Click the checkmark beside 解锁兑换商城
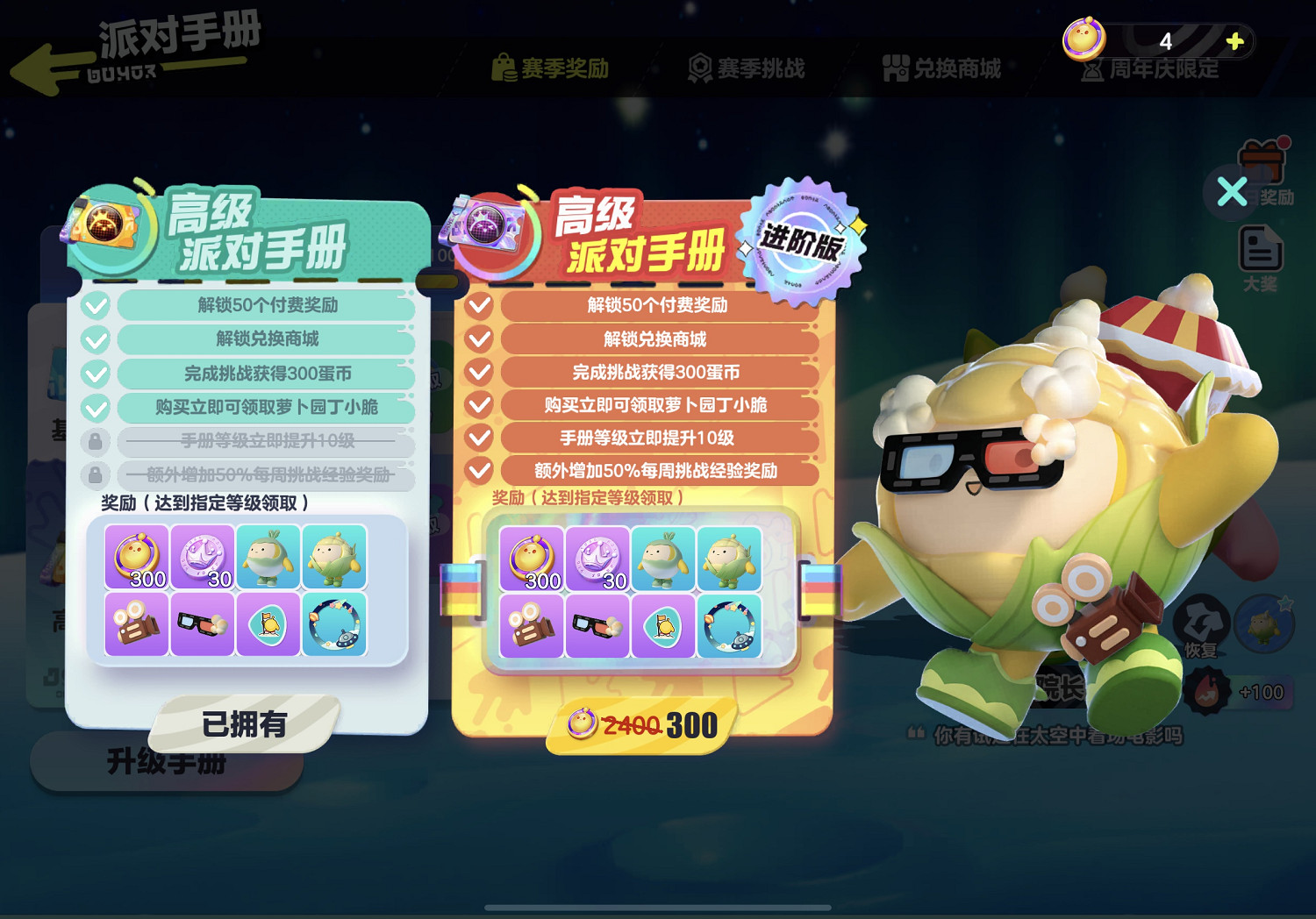Image resolution: width=1316 pixels, height=919 pixels. 478,339
